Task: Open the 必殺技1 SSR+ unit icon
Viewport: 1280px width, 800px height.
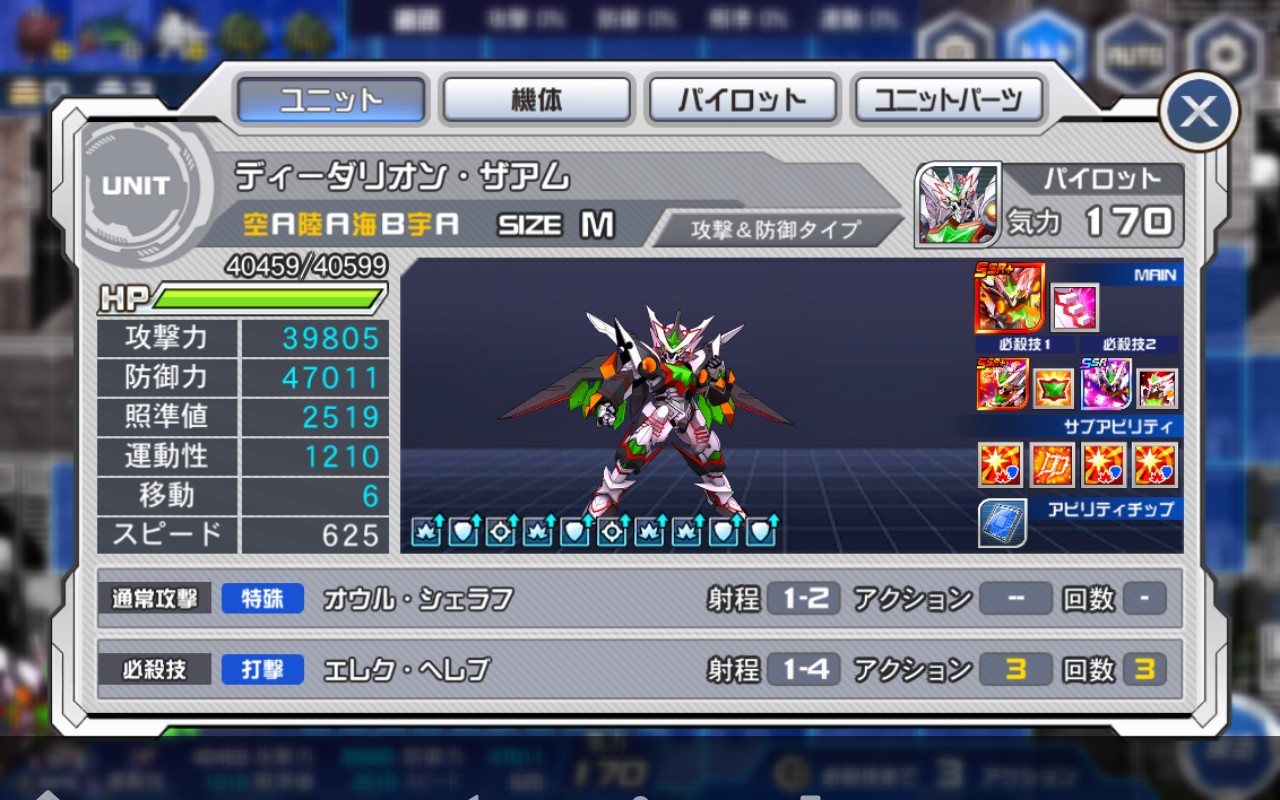Action: [1002, 385]
